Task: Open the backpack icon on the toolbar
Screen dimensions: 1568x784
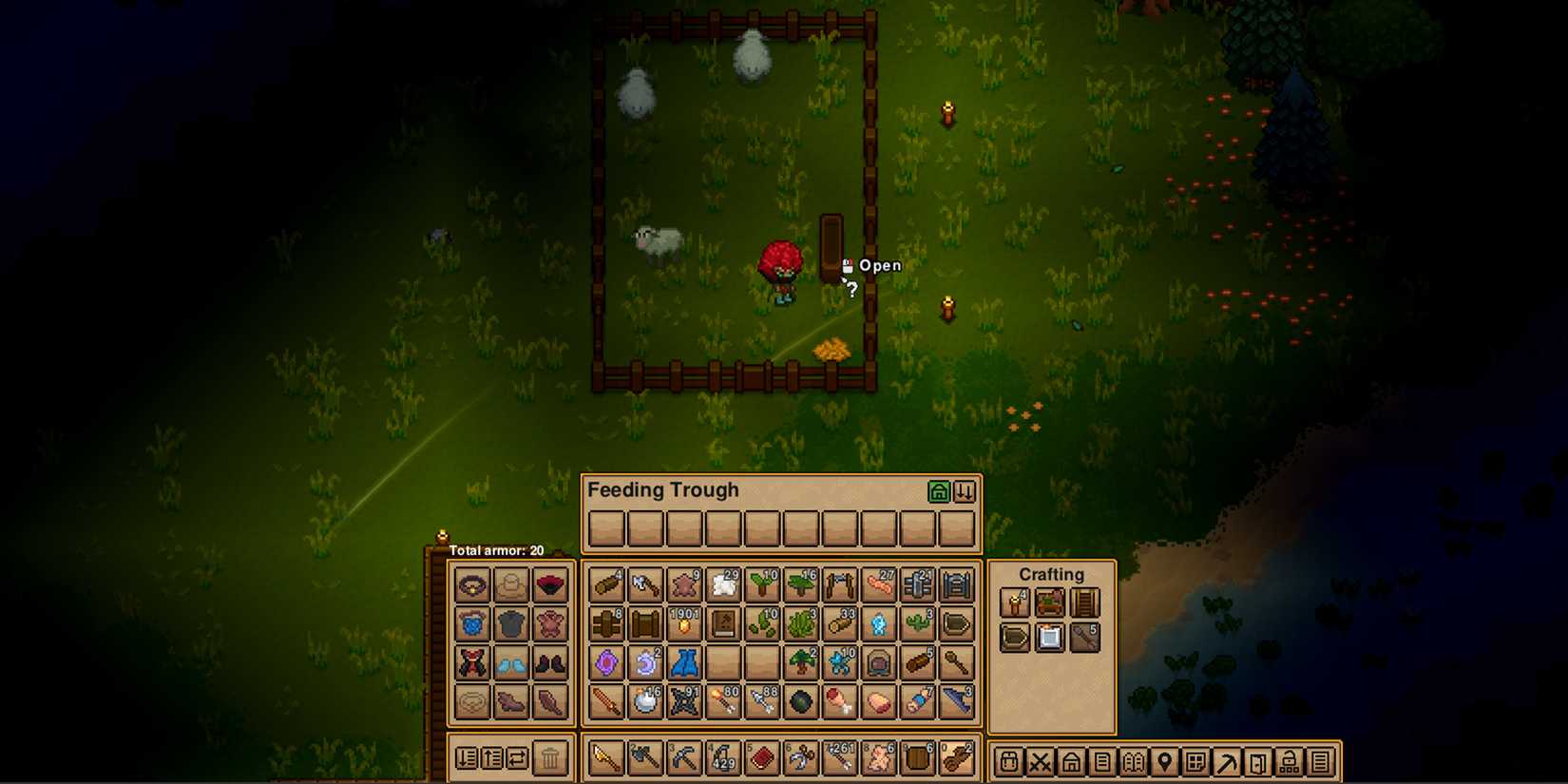Action: (x=1007, y=760)
